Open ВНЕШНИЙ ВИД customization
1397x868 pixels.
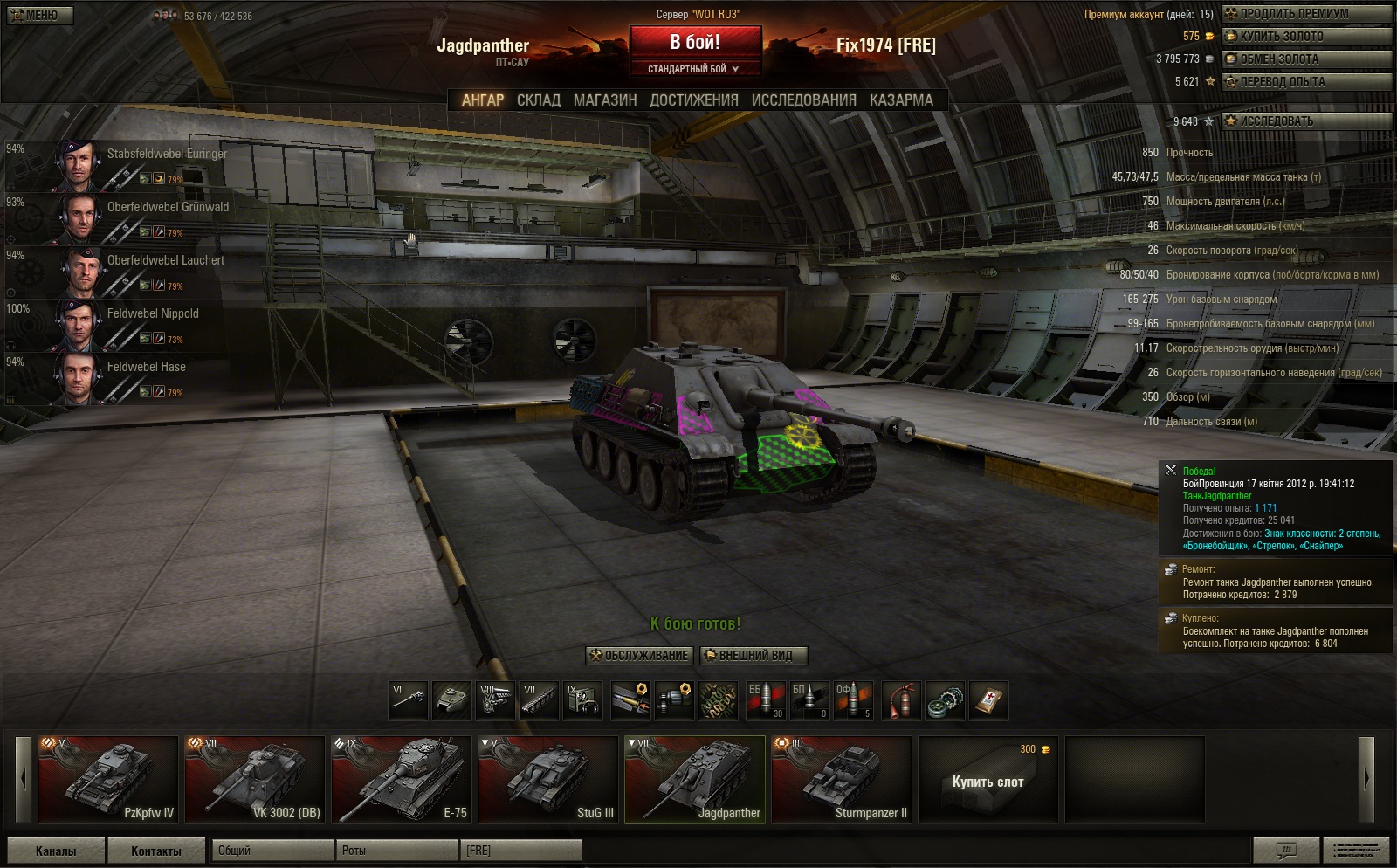(x=754, y=656)
